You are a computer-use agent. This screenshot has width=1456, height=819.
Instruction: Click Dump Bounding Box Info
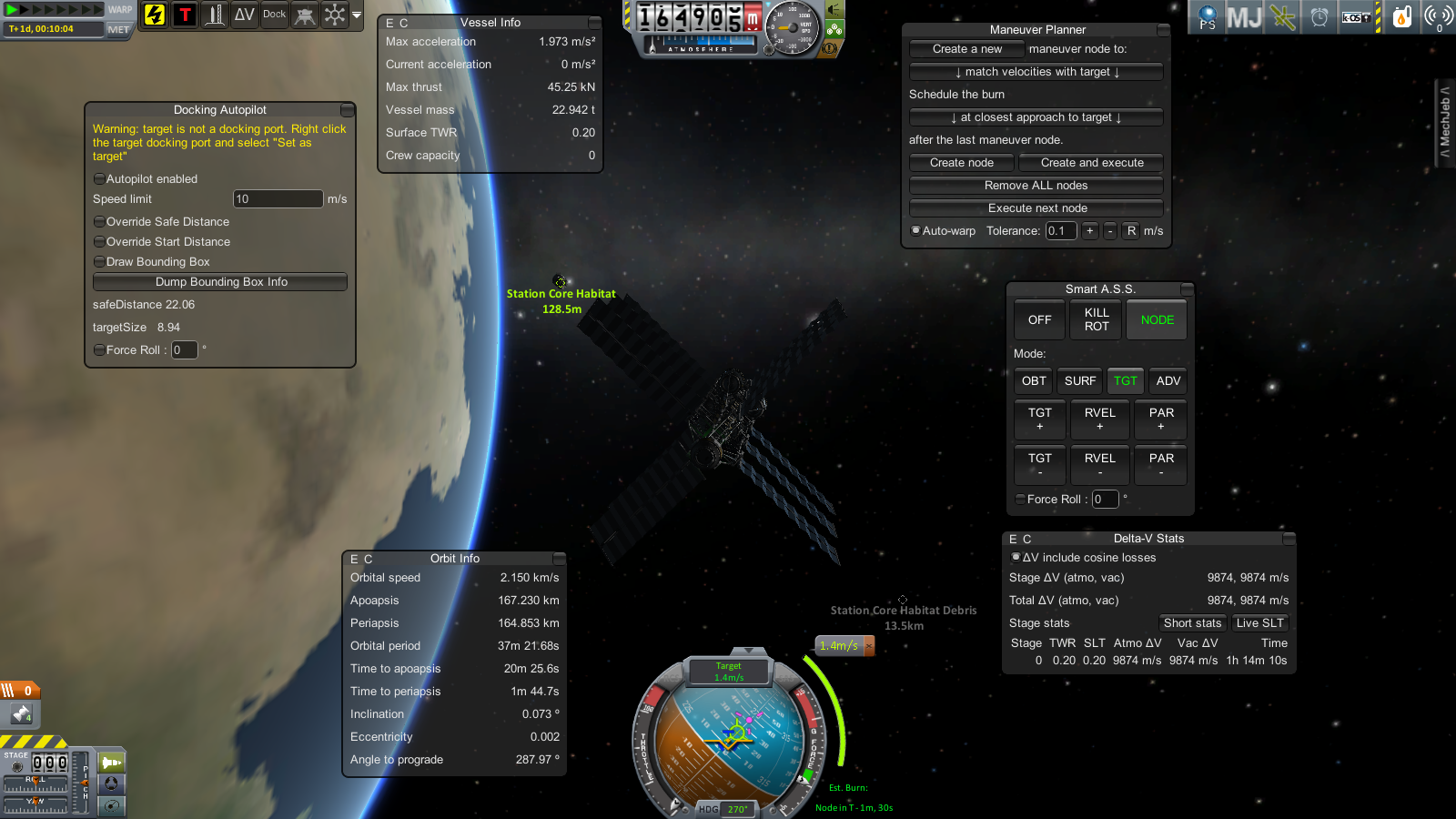(220, 282)
